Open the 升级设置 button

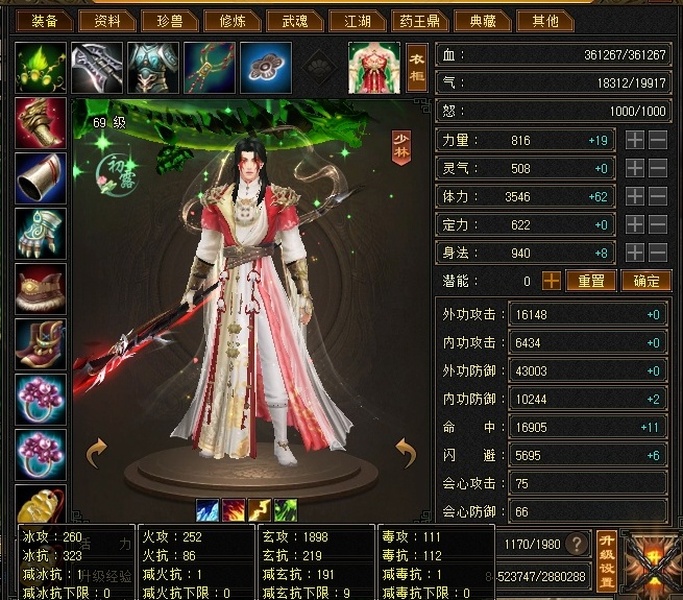coord(606,558)
